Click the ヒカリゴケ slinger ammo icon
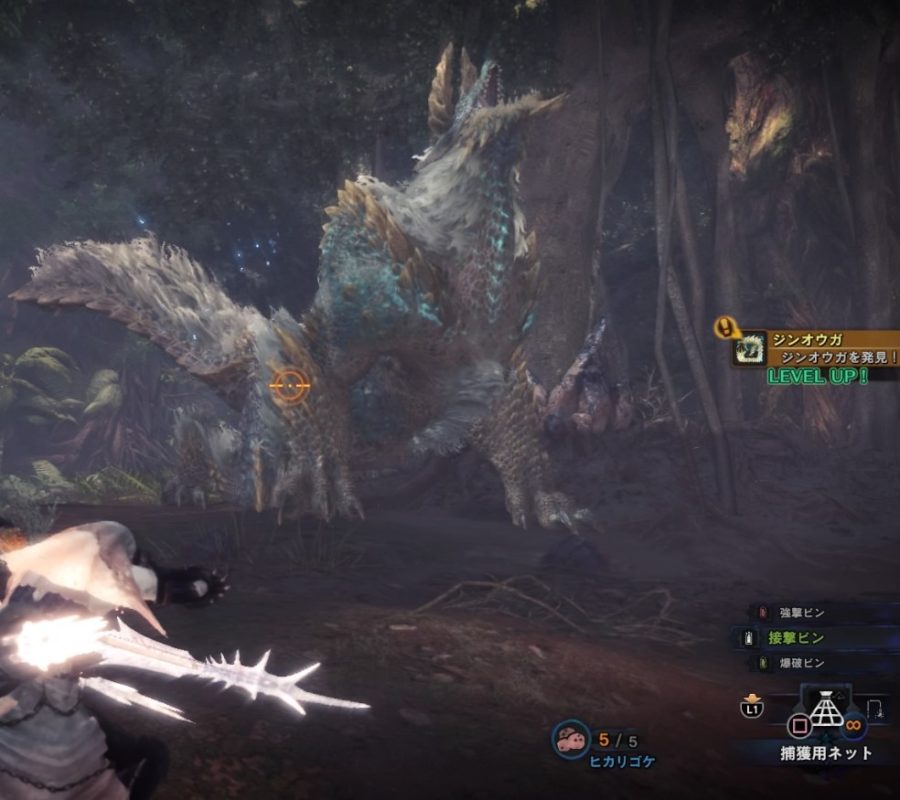 571,741
